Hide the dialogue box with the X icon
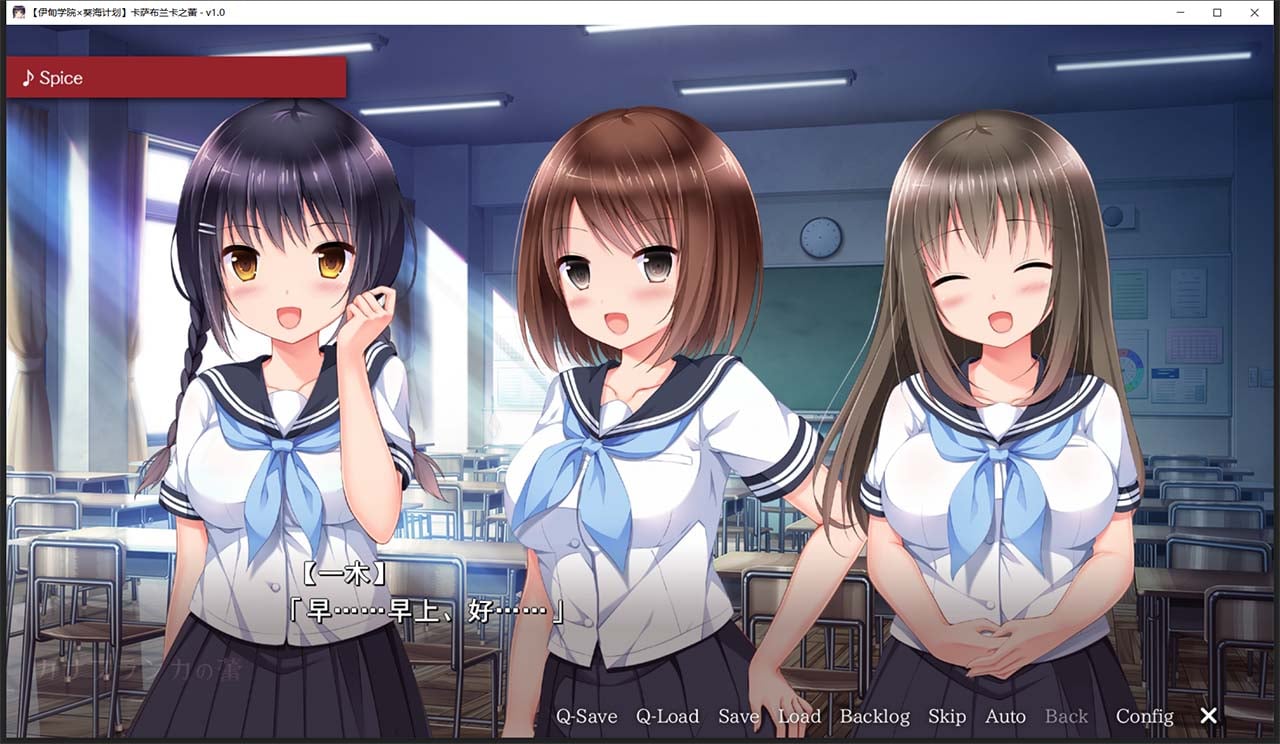The height and width of the screenshot is (744, 1280). tap(1208, 716)
